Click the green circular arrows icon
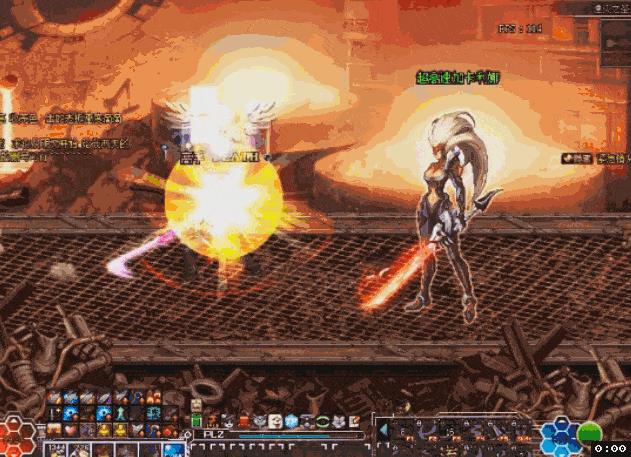Screen dimensions: 631x457 coord(323,420)
